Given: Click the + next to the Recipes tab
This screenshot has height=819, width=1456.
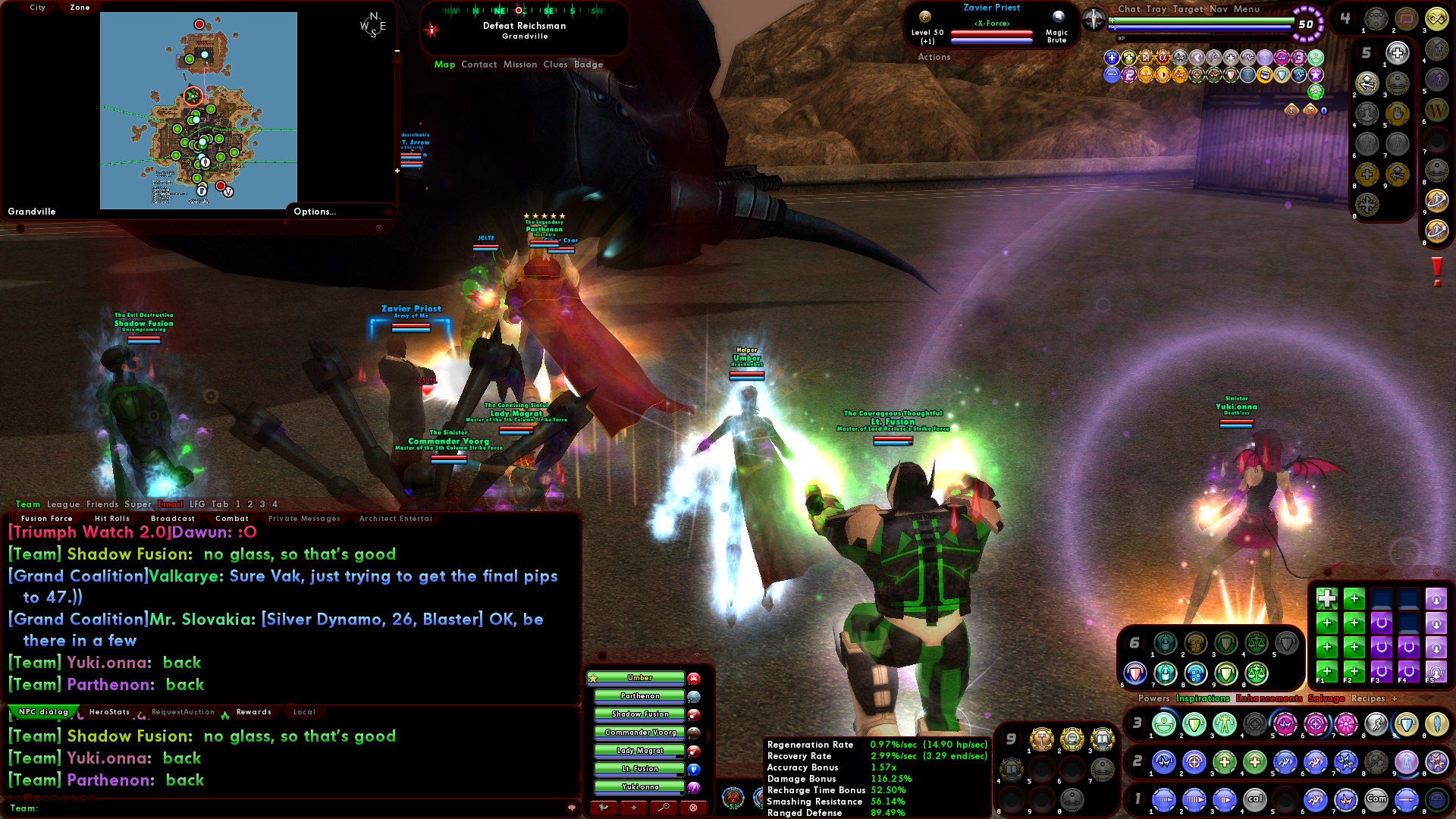Looking at the screenshot, I should pos(1395,698).
